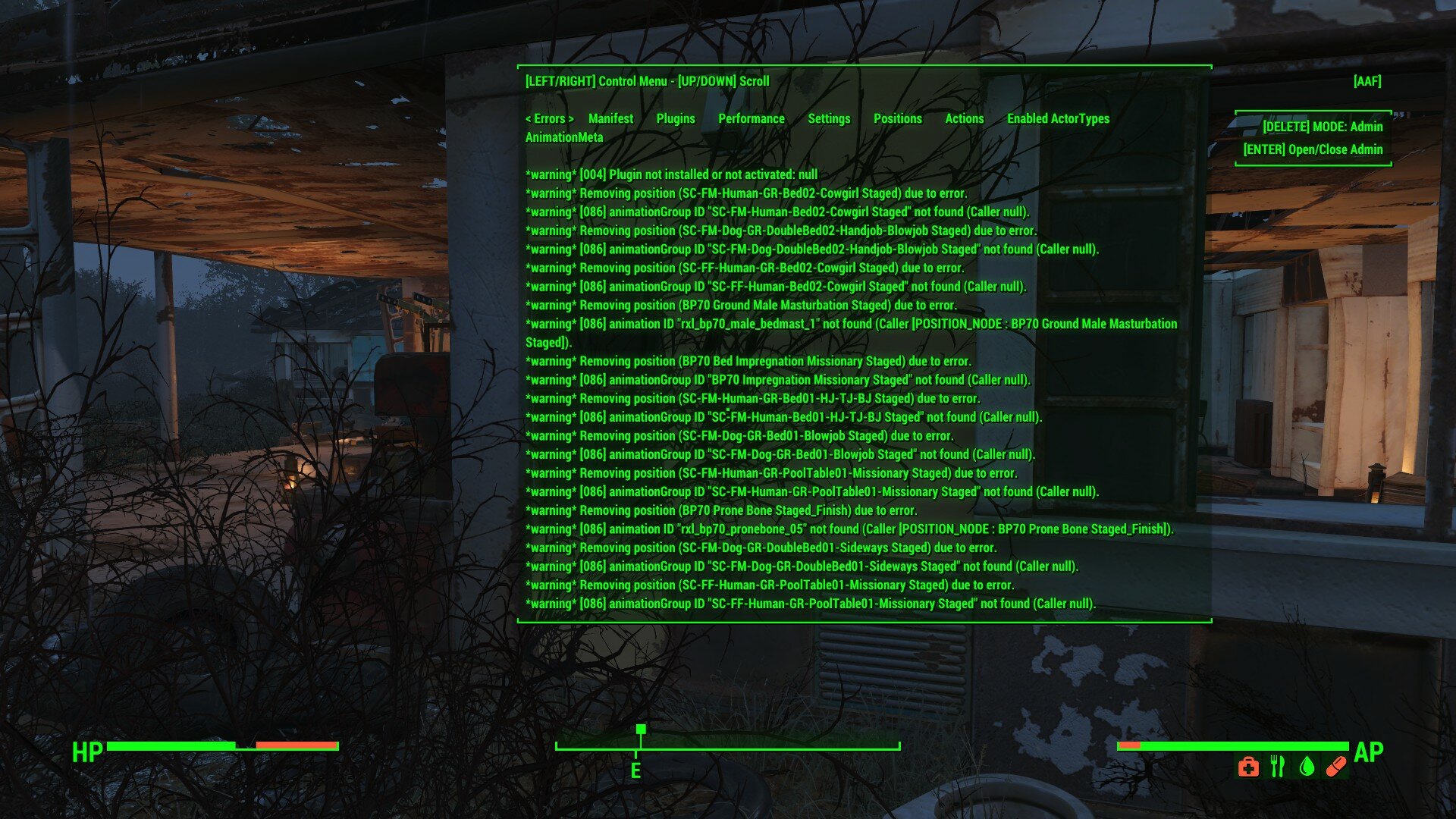The width and height of the screenshot is (1456, 819).
Task: Click the MODE: Admin indicator
Action: click(1323, 127)
